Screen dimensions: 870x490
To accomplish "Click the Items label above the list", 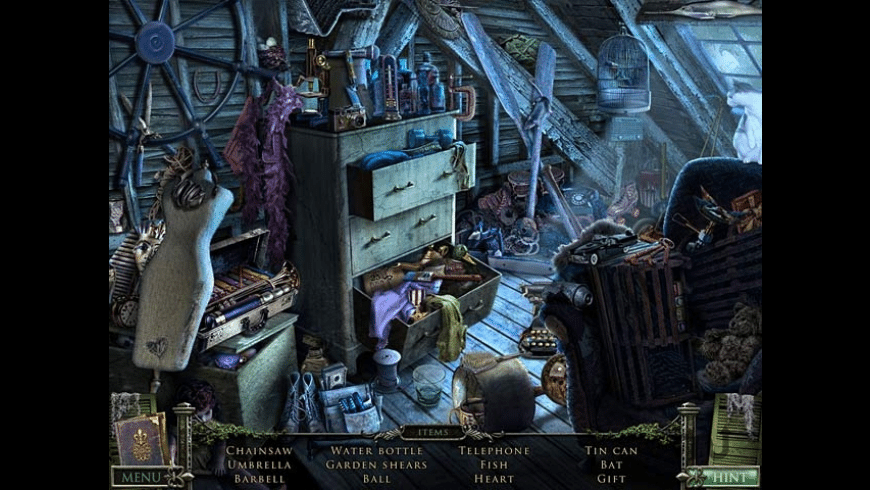I will 434,433.
